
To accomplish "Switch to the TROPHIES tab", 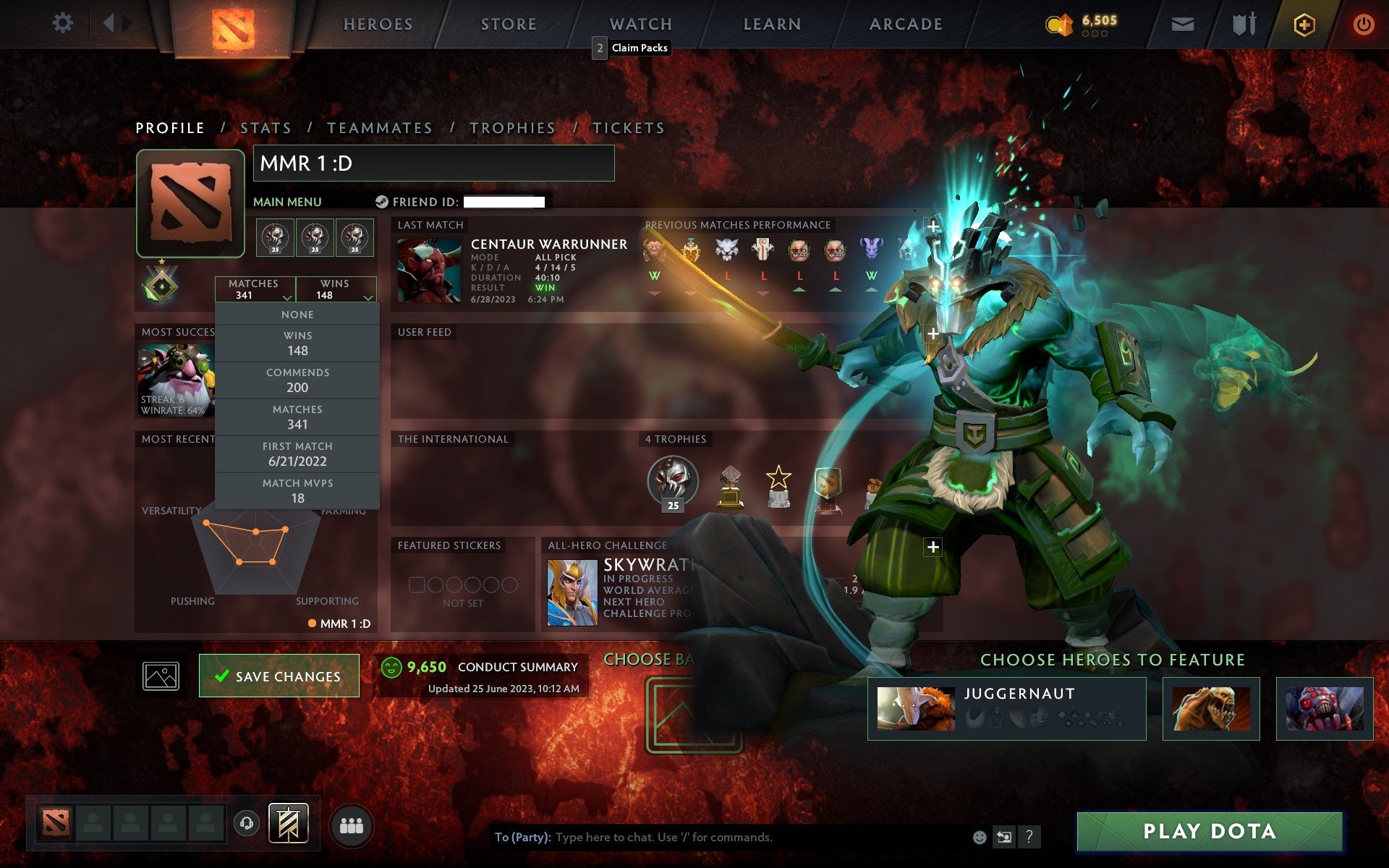I will click(513, 127).
